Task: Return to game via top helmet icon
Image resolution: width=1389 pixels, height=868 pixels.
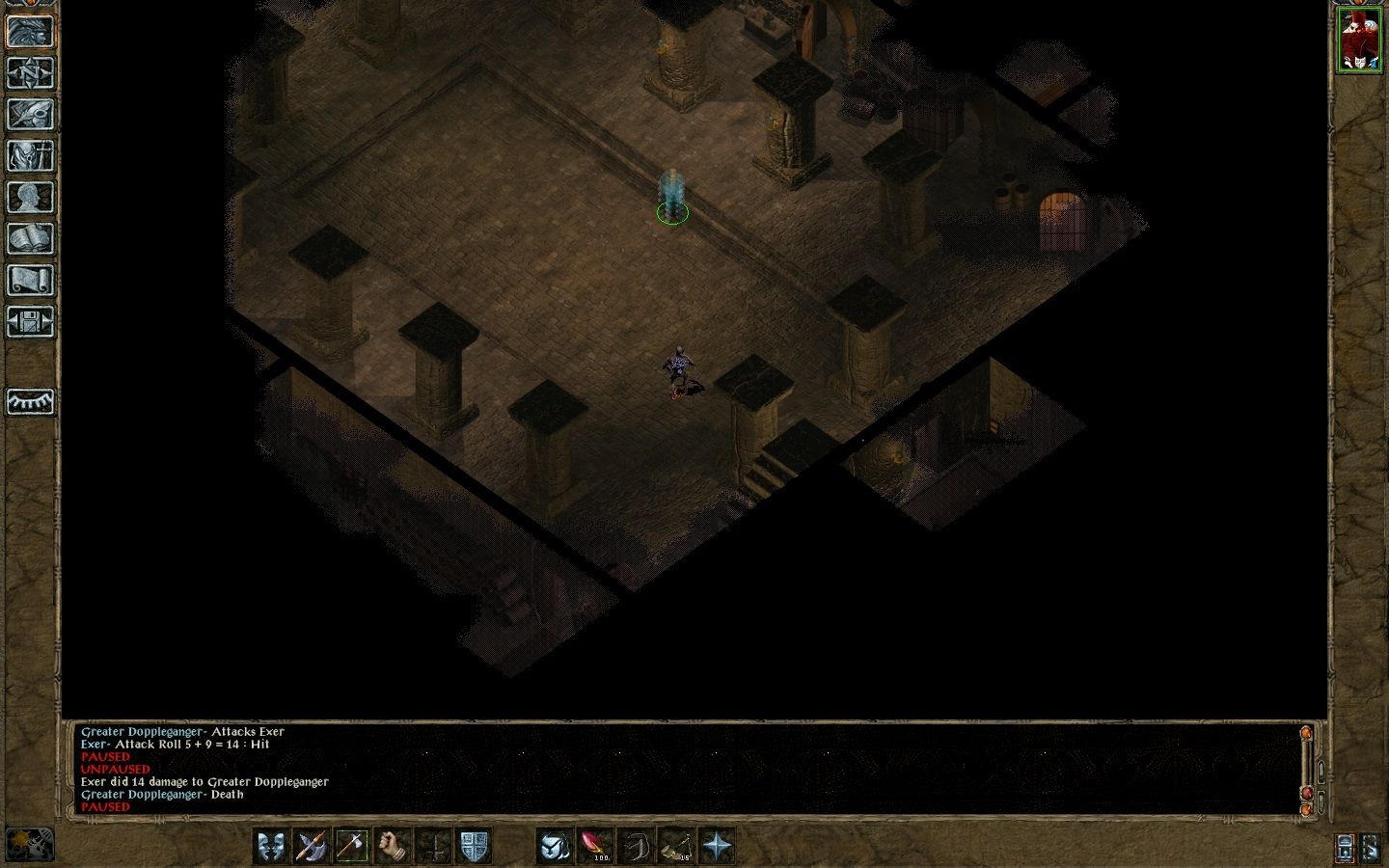Action: [x=30, y=31]
